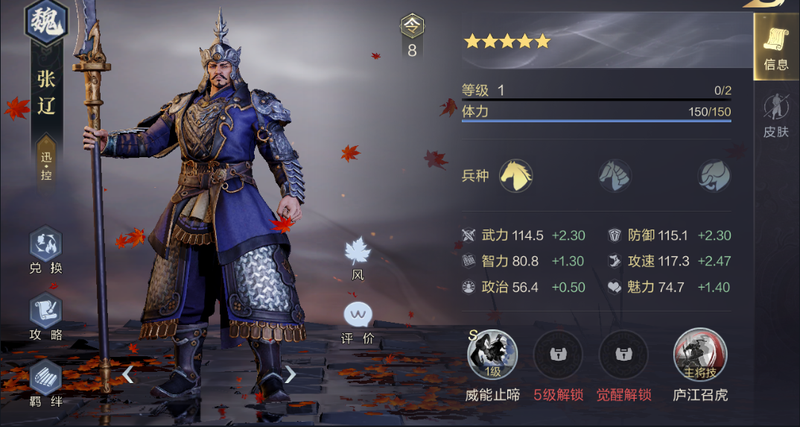Select the highlighted cavalry horse troop icon
The image size is (800, 427).
click(x=516, y=176)
